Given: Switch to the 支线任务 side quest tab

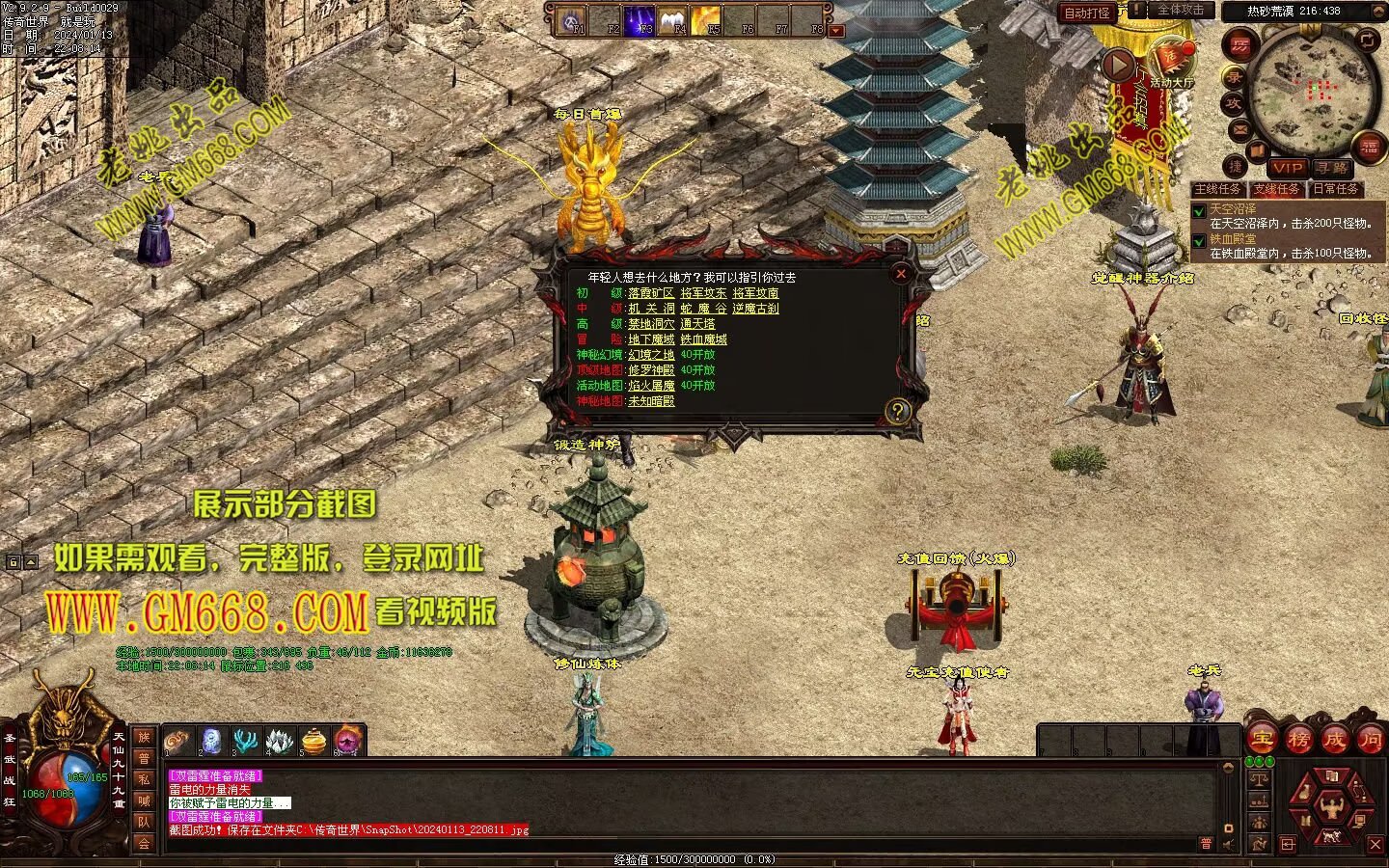Looking at the screenshot, I should 1276,189.
